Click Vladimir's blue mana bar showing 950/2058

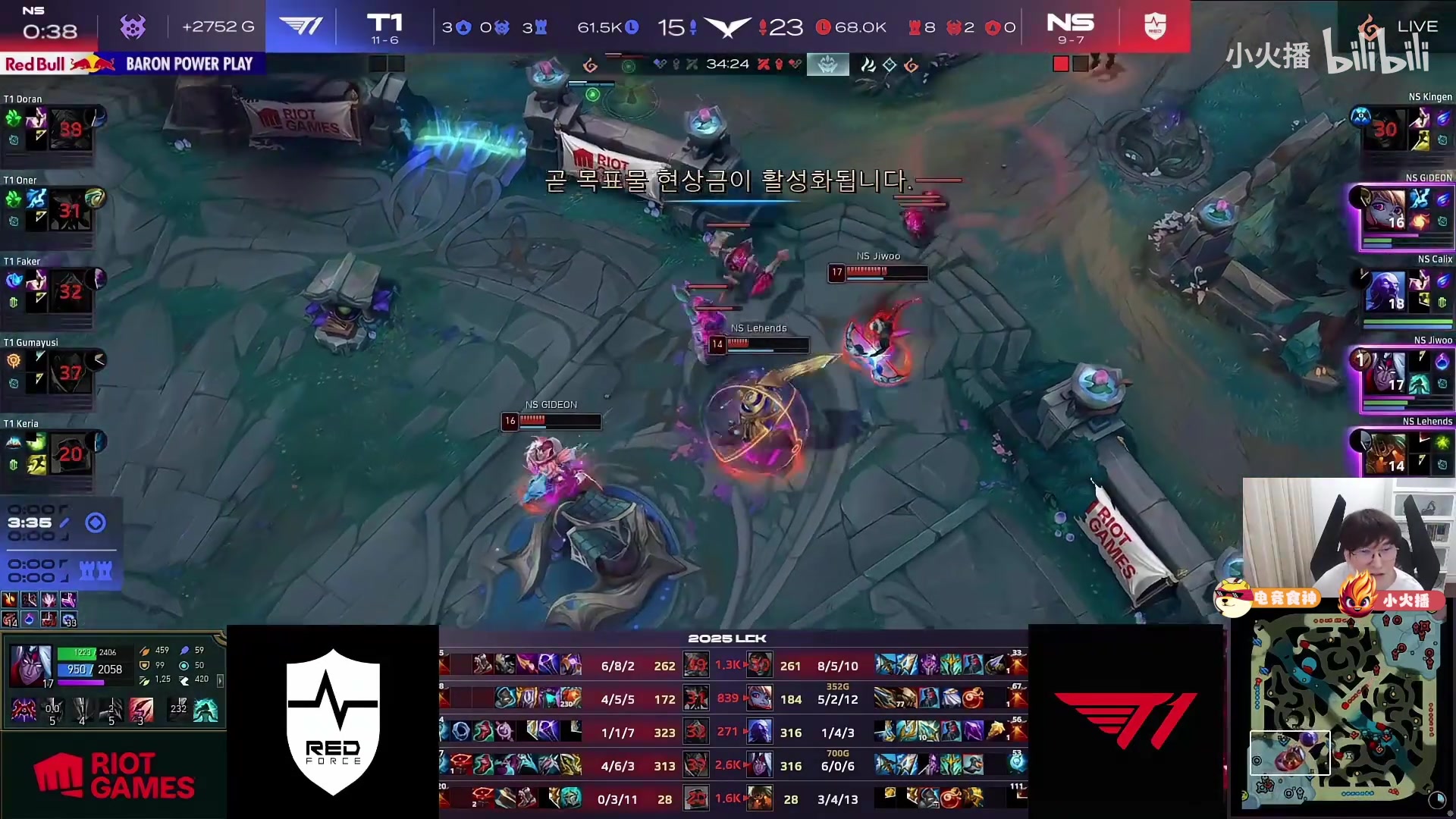pos(76,670)
